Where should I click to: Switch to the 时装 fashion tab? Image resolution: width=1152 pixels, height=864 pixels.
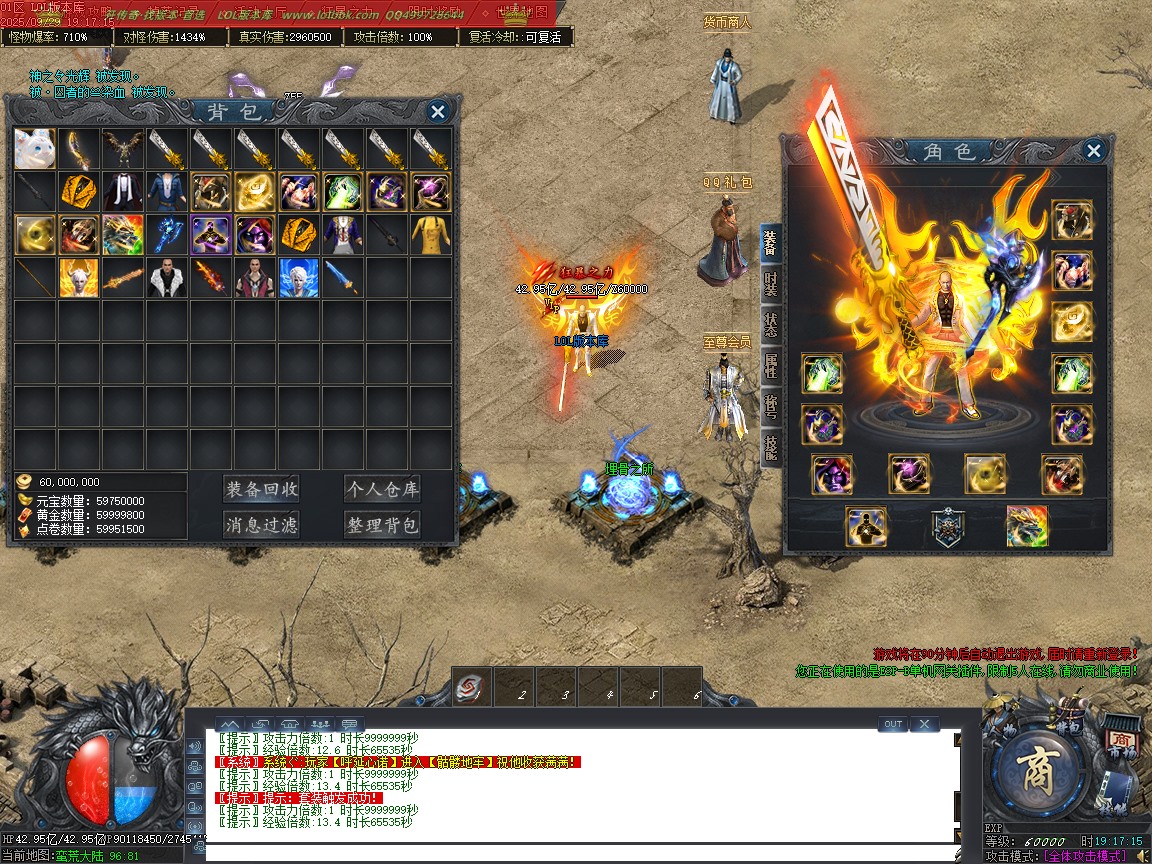[x=771, y=284]
